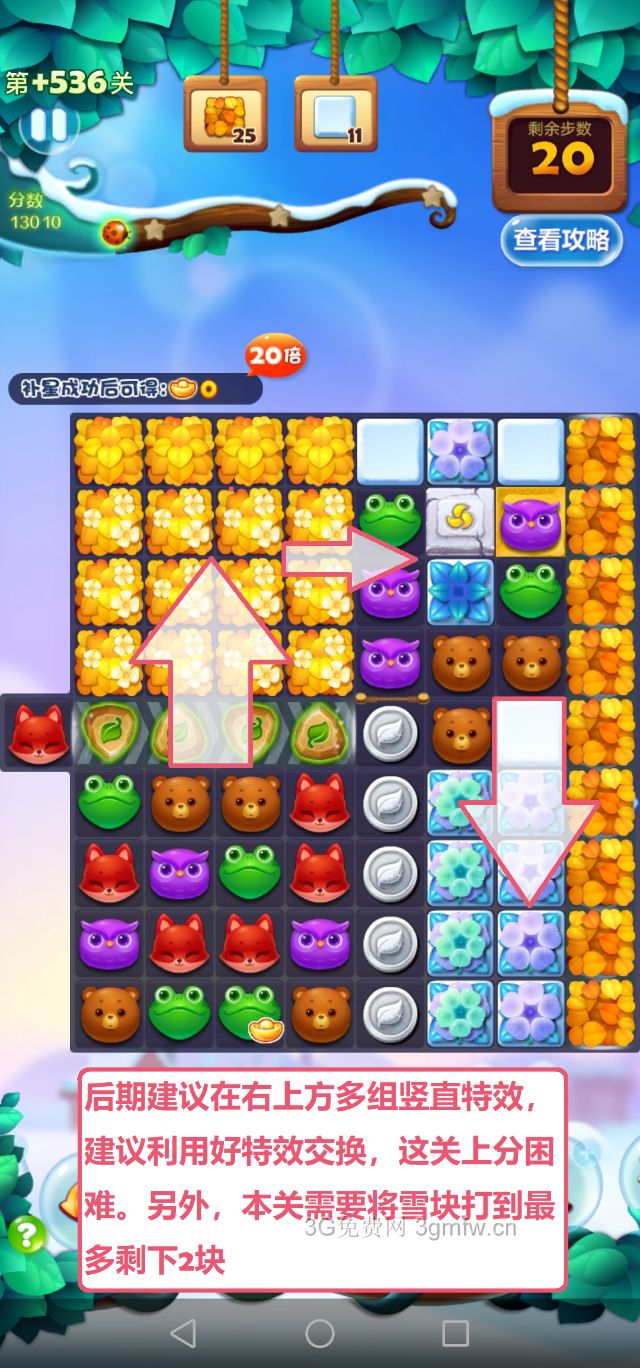
Task: Open the 查看攻略 strategy guide
Action: pos(561,239)
